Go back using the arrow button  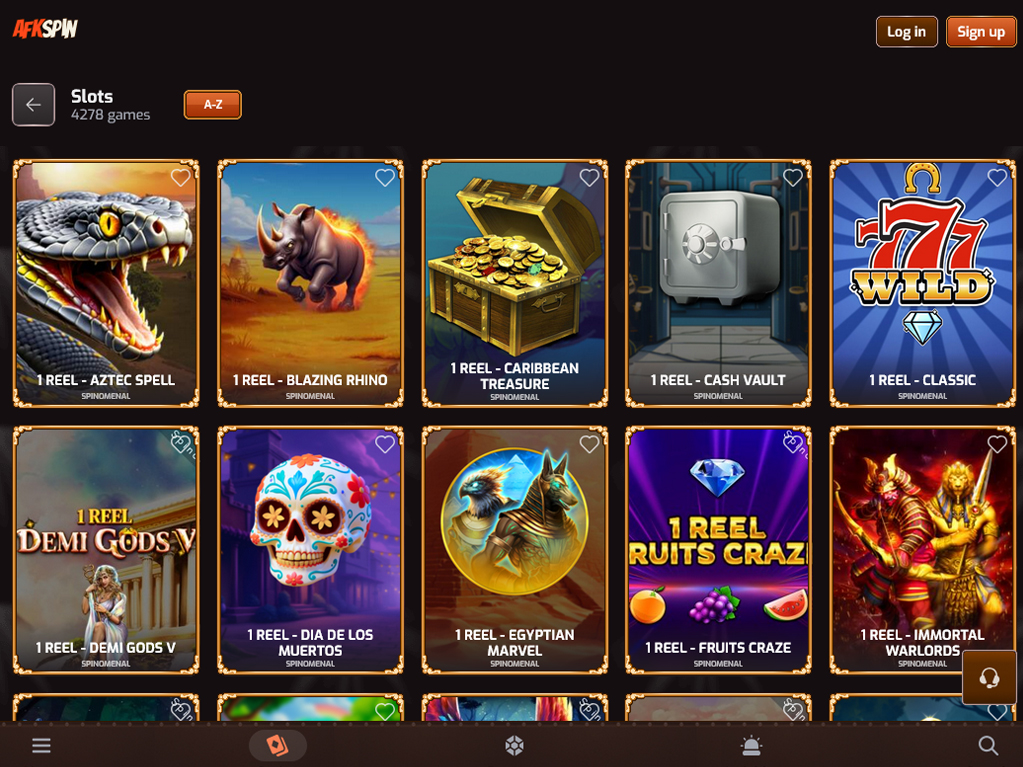pos(33,104)
